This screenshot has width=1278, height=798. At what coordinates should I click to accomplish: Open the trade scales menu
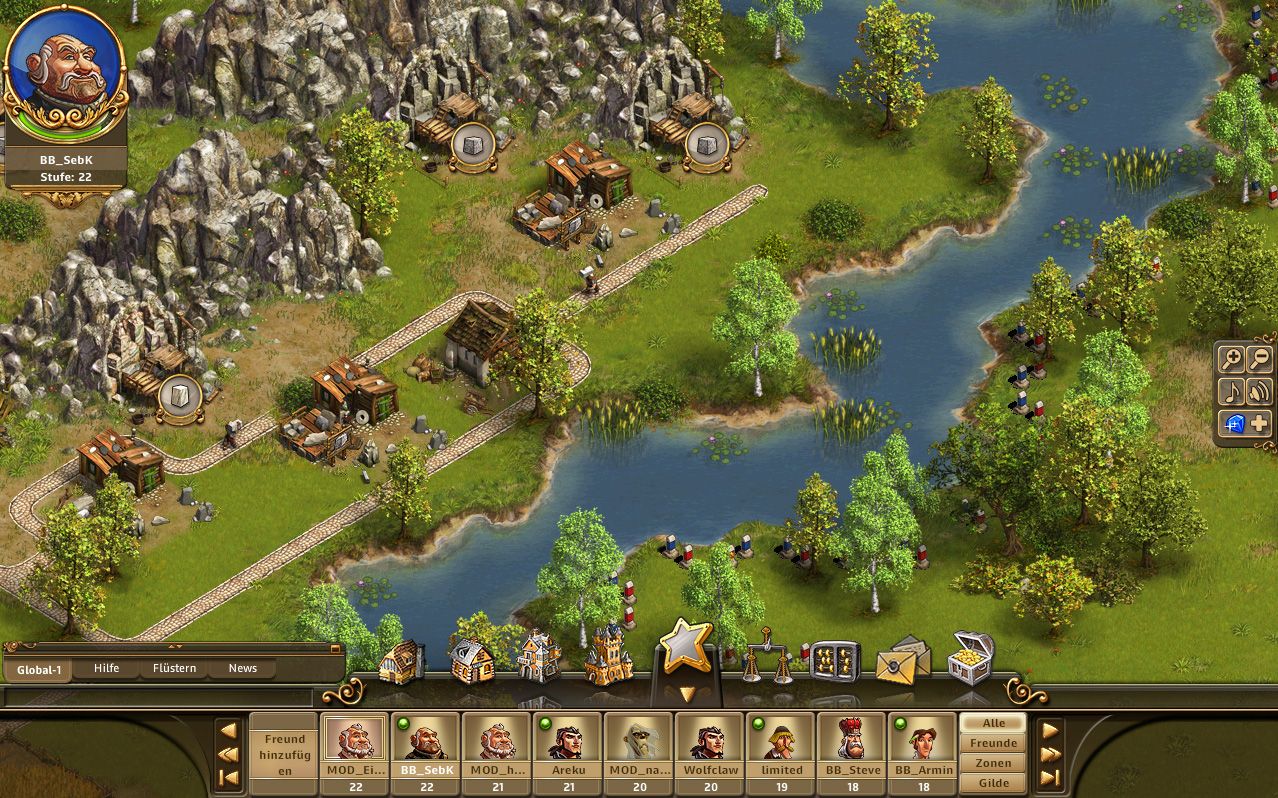click(767, 657)
